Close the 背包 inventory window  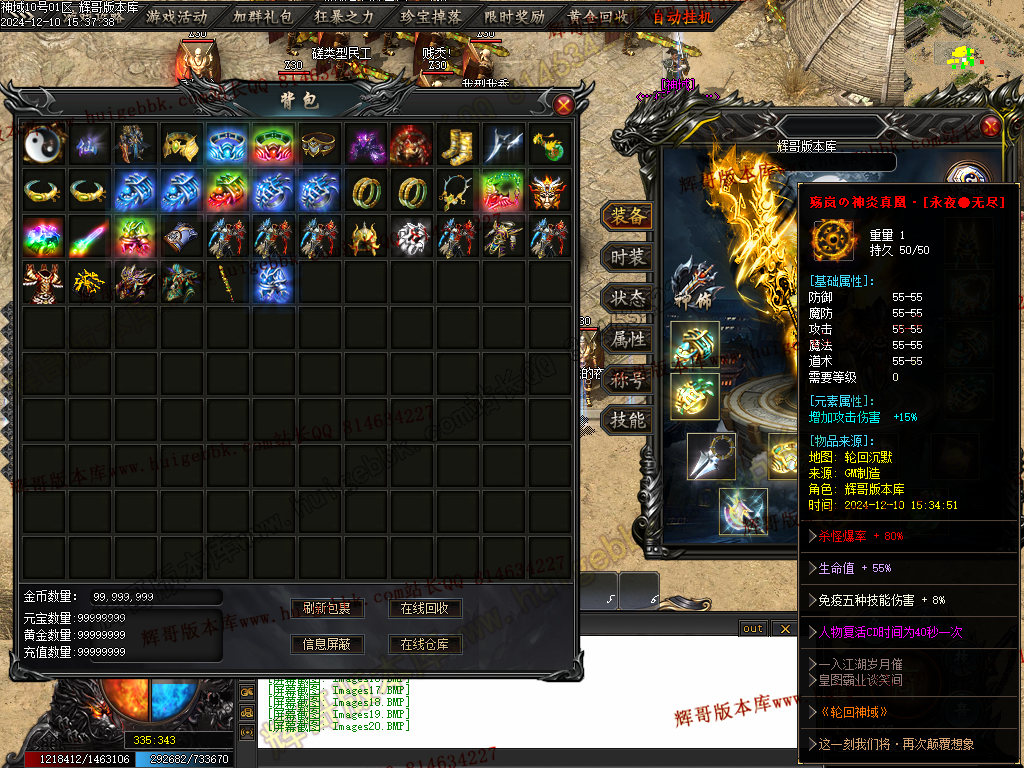point(564,104)
